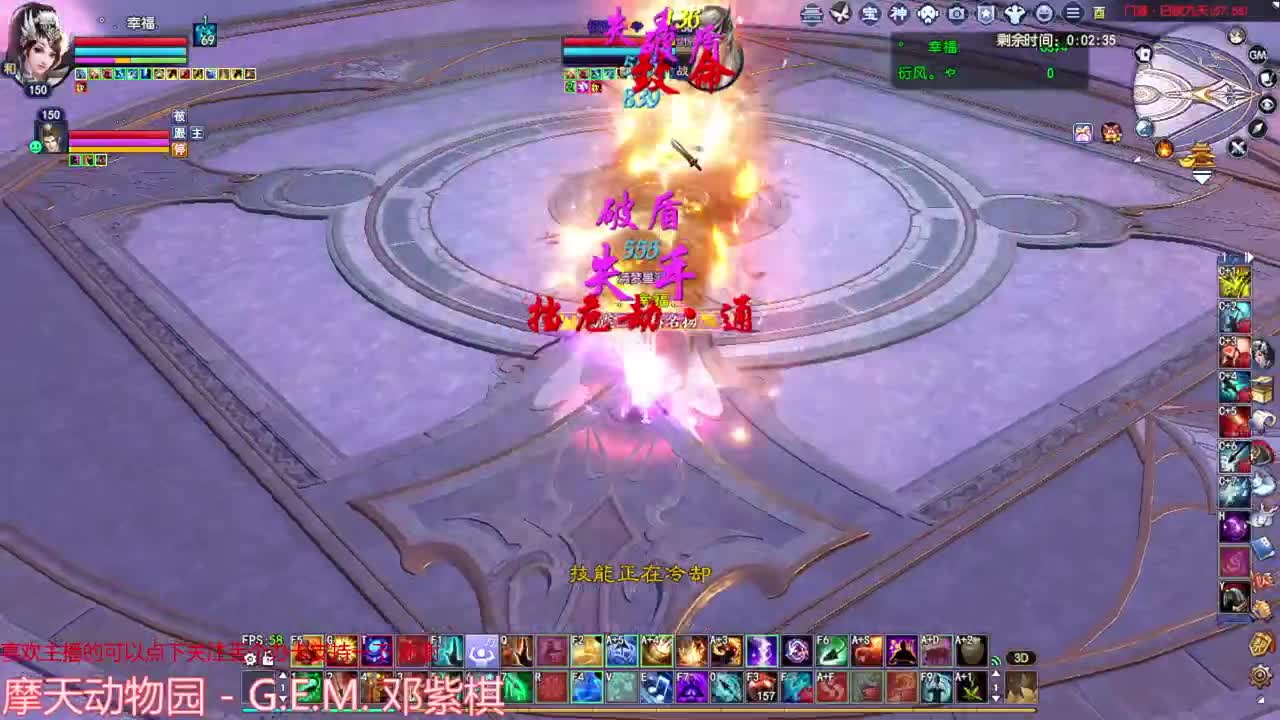Click the camera screenshot icon
The width and height of the screenshot is (1280, 720).
pos(955,14)
